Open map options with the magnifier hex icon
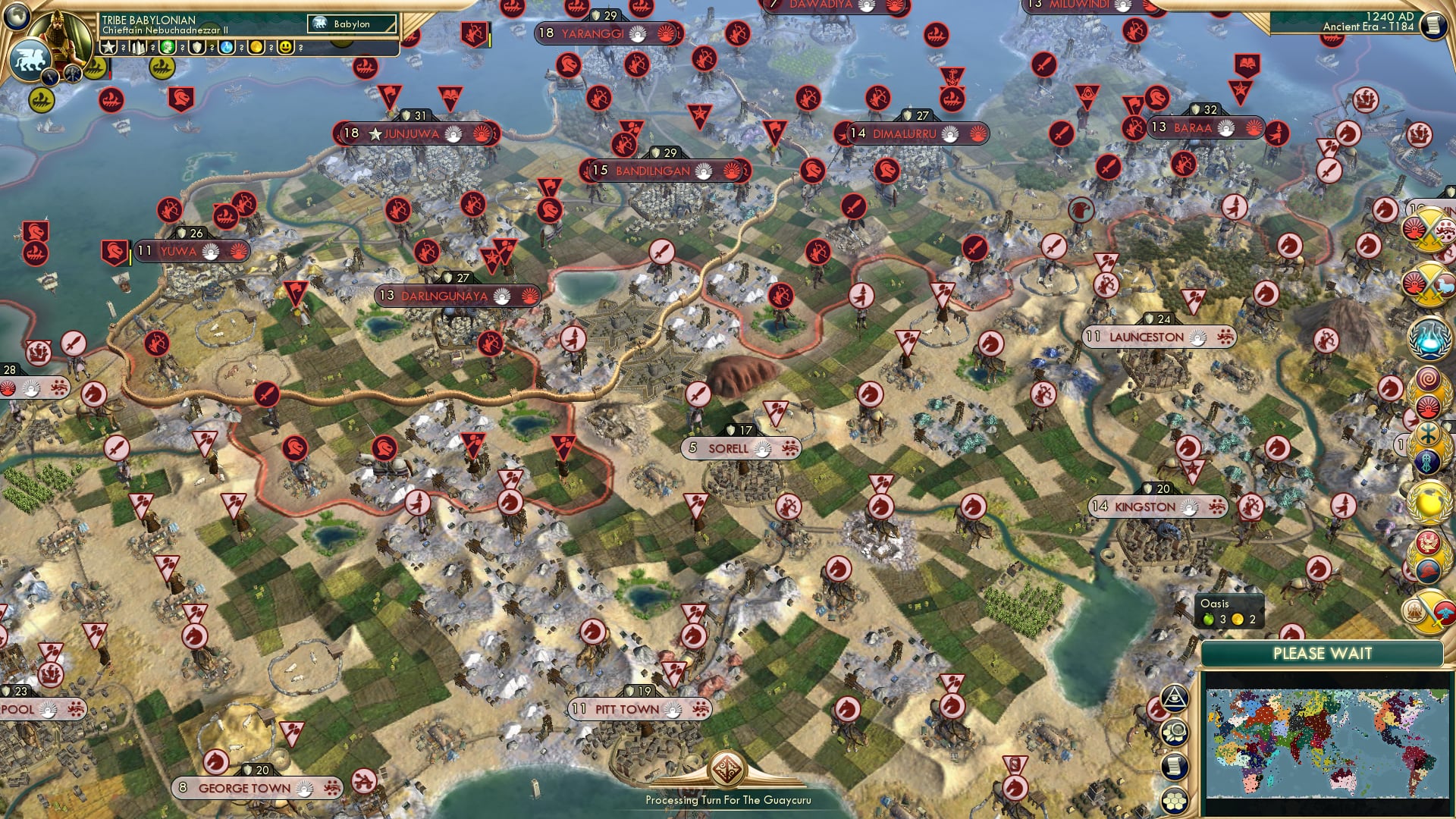This screenshot has width=1456, height=819. pyautogui.click(x=1174, y=731)
